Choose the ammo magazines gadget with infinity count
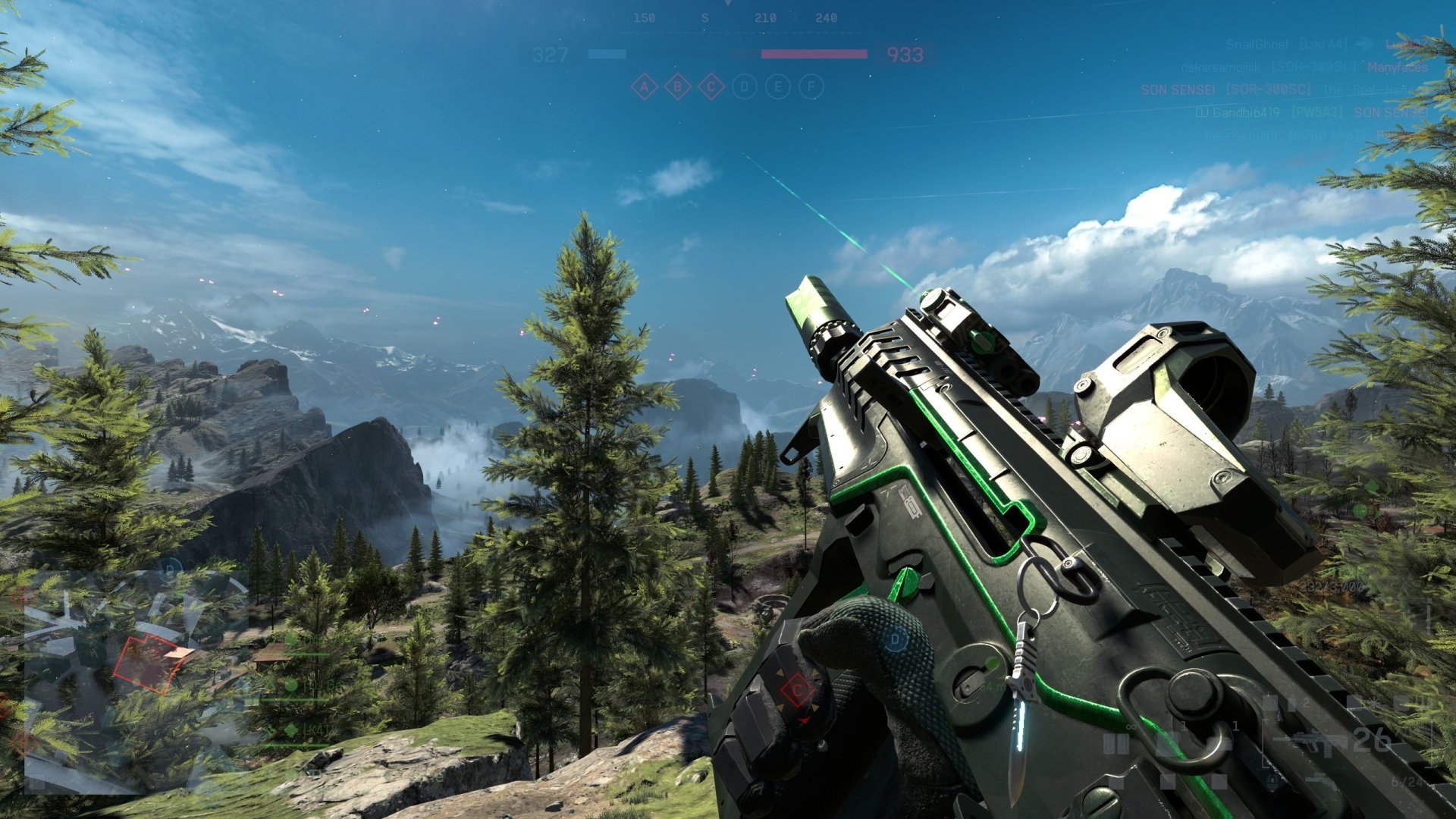This screenshot has width=1456, height=819. [1116, 743]
